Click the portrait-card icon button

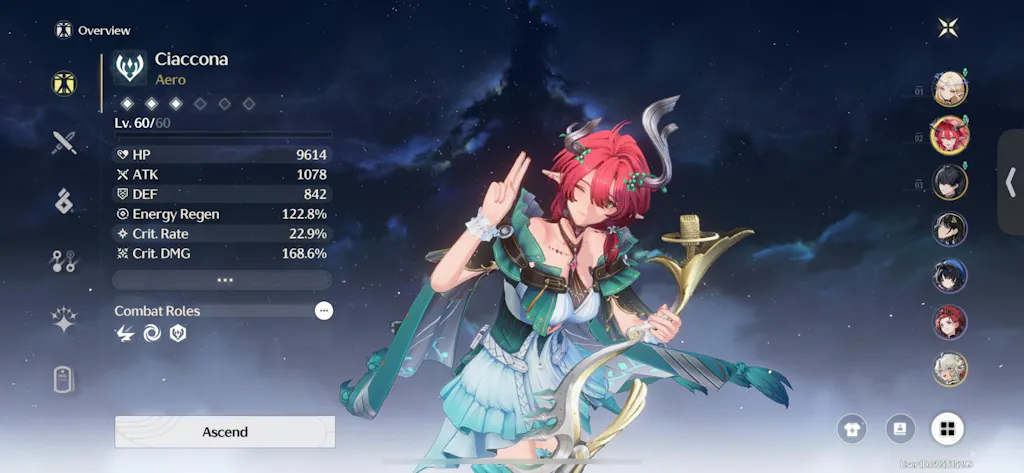[x=900, y=429]
